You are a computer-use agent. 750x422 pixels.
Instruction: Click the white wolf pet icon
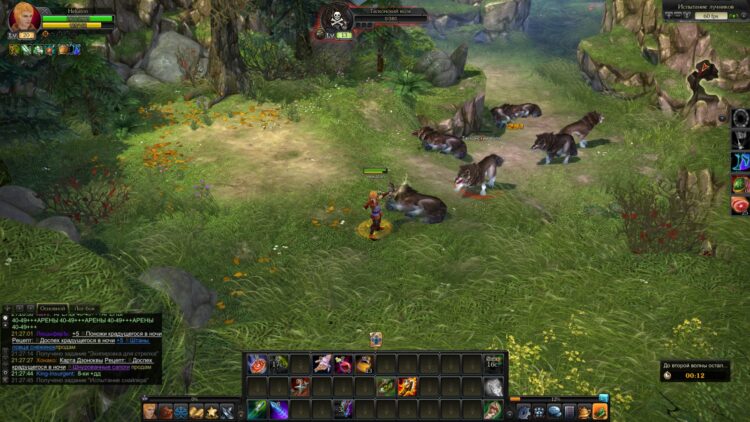pyautogui.click(x=493, y=386)
